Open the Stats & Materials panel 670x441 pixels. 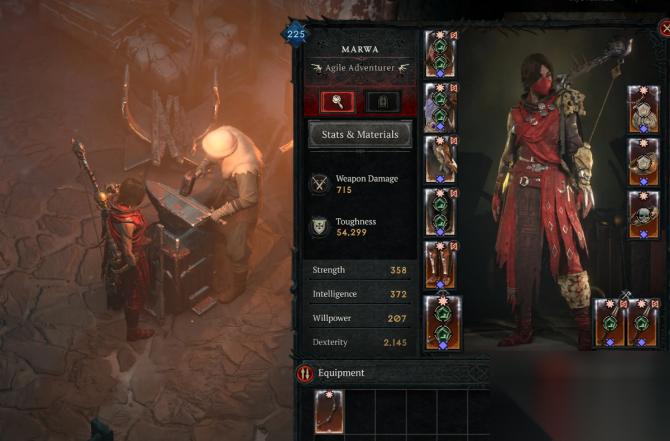[360, 134]
